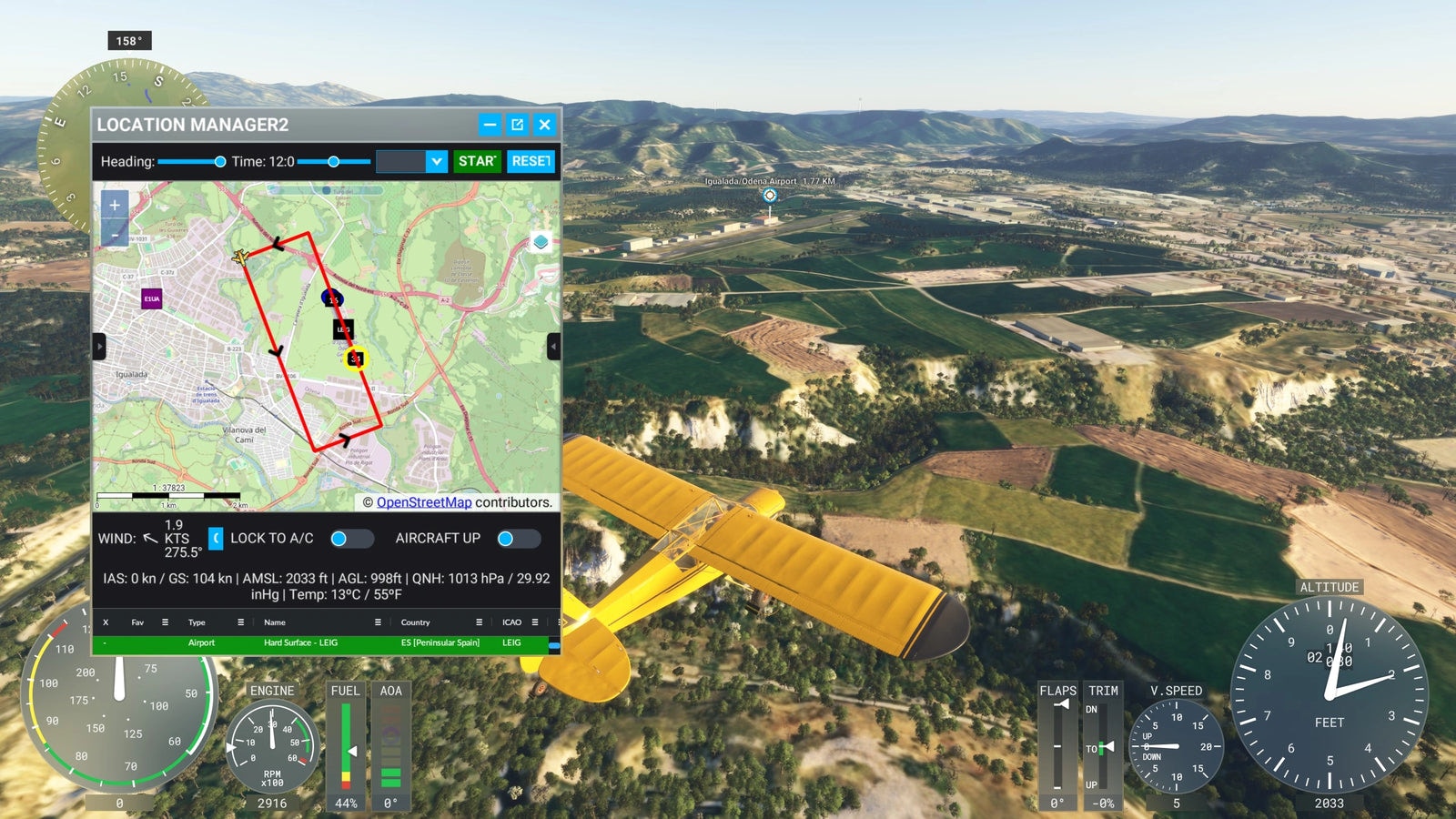This screenshot has height=819, width=1456.
Task: Expand the left side panel arrow on map
Action: pyautogui.click(x=99, y=346)
